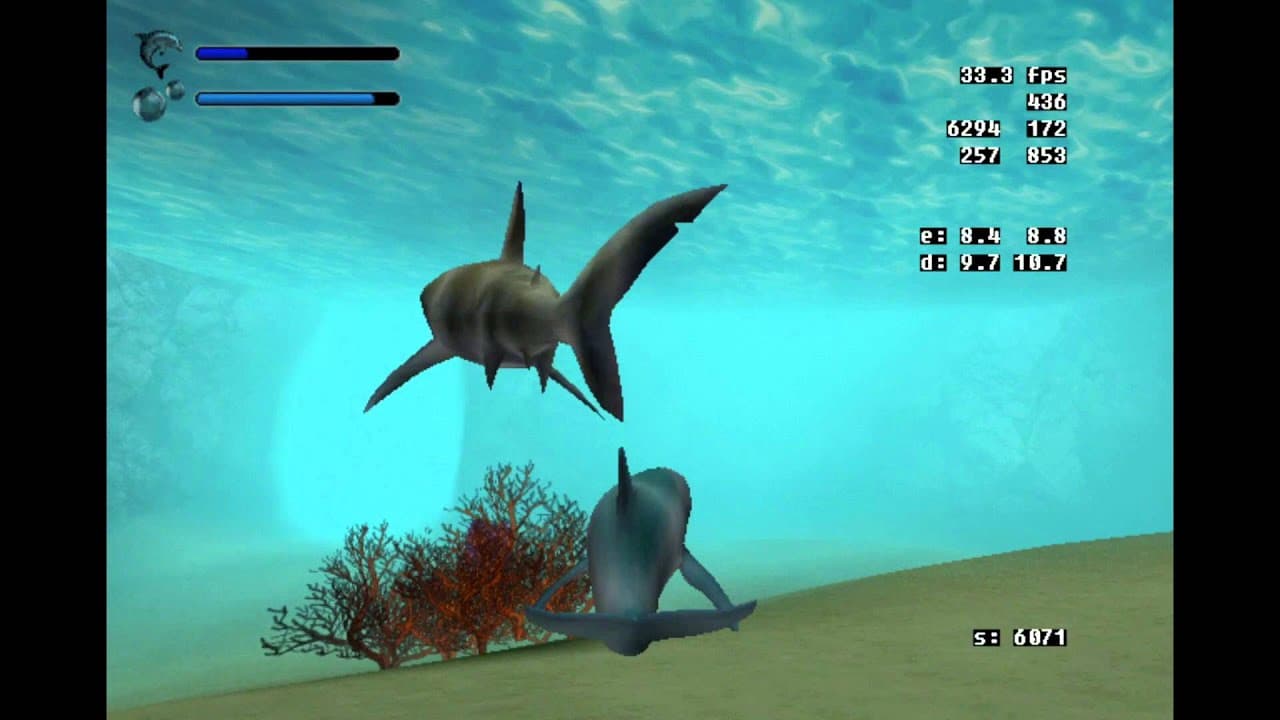Click the e and d values group
This screenshot has height=720, width=1280.
click(x=995, y=251)
